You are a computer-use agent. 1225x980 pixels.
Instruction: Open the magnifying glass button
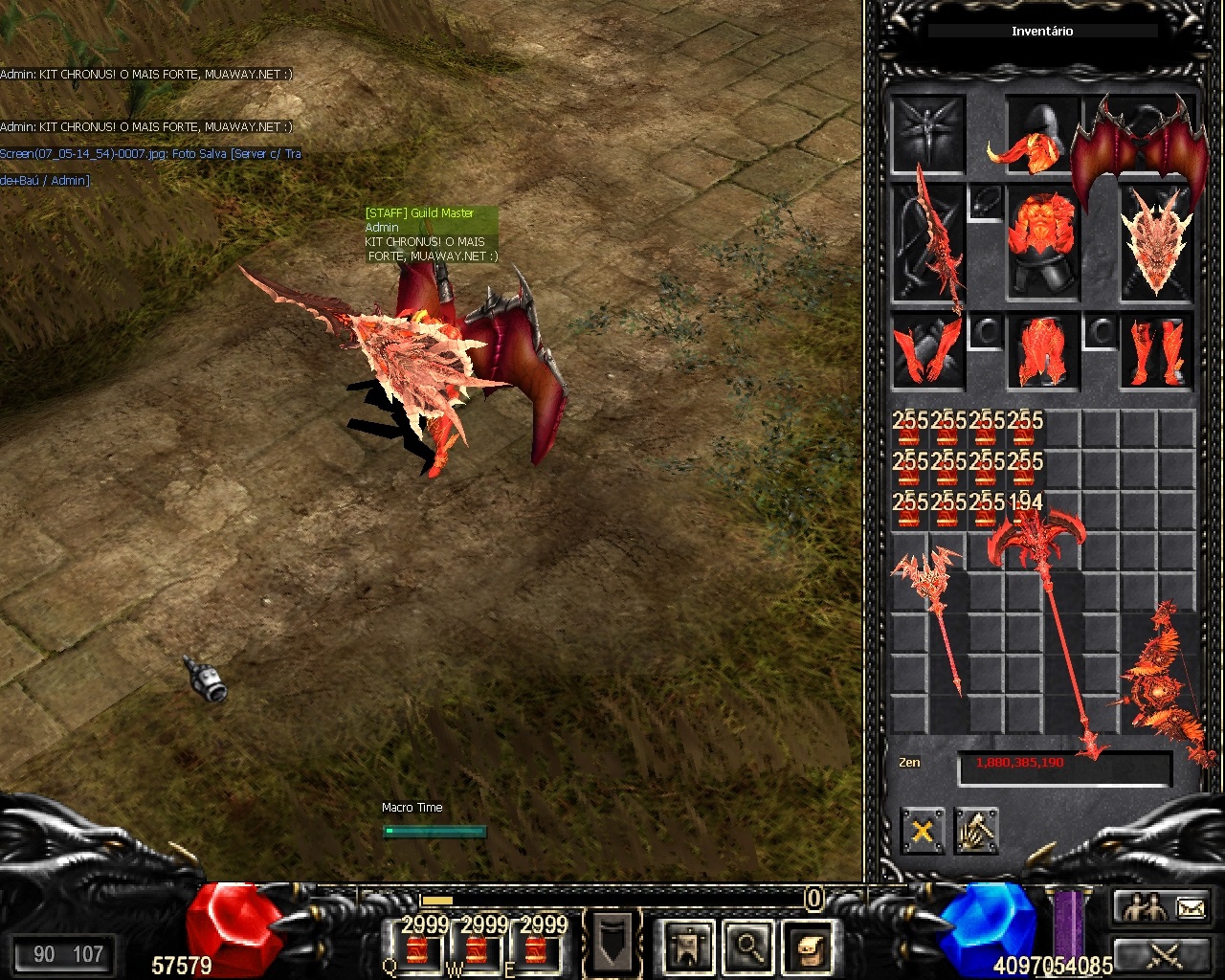click(x=746, y=946)
